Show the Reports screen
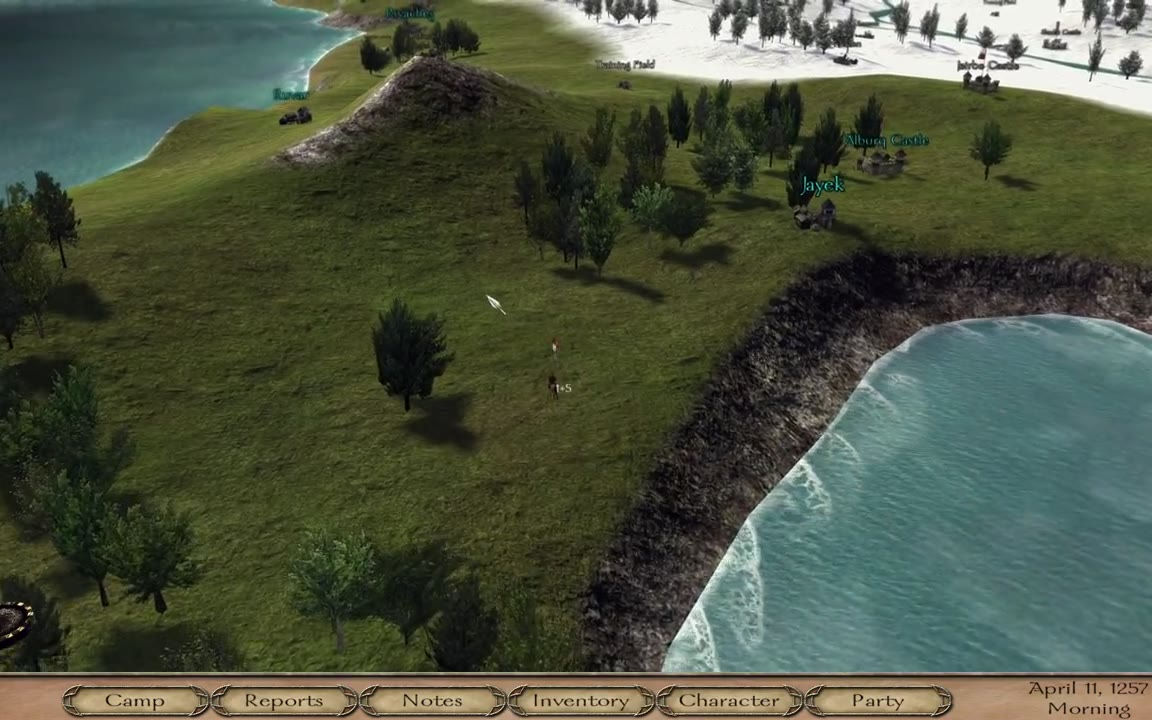The image size is (1152, 720). tap(284, 701)
